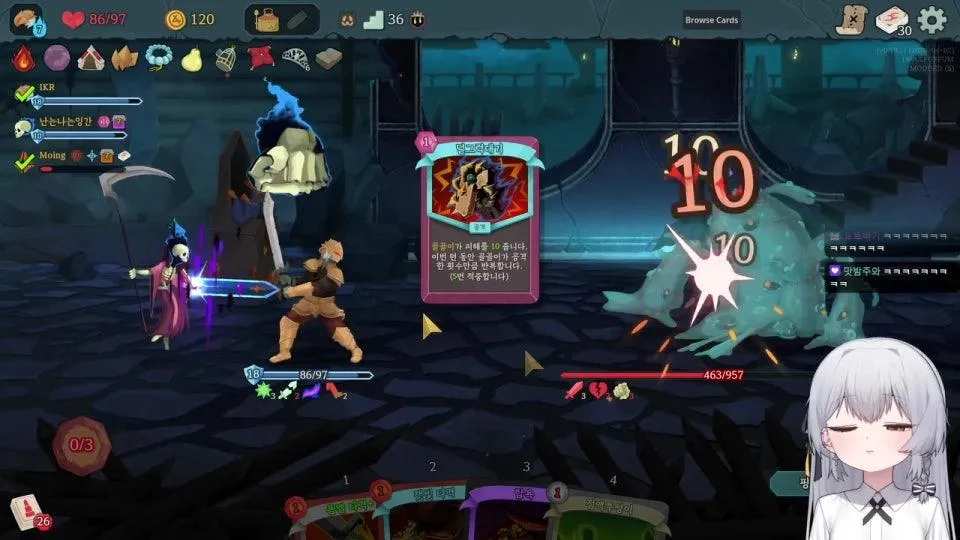Open the treasure map

[x=851, y=20]
